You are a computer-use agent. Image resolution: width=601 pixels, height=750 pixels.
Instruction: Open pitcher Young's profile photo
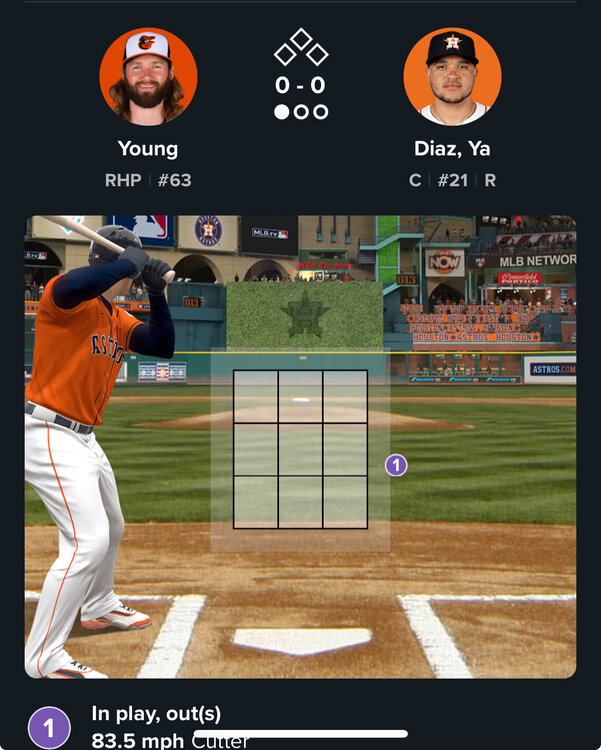pyautogui.click(x=148, y=77)
